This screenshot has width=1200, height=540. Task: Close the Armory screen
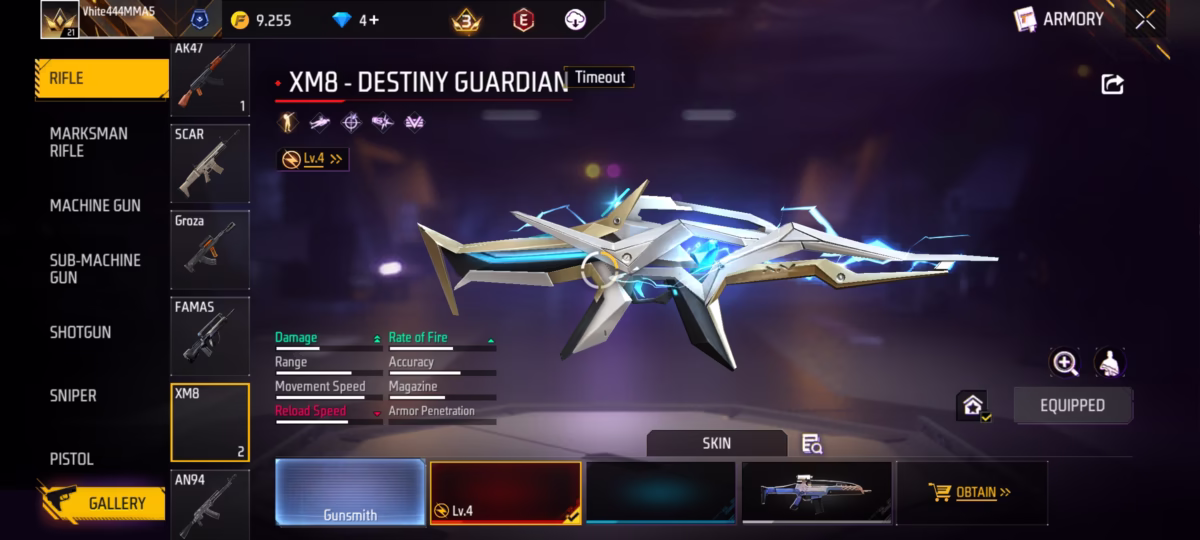pyautogui.click(x=1145, y=19)
